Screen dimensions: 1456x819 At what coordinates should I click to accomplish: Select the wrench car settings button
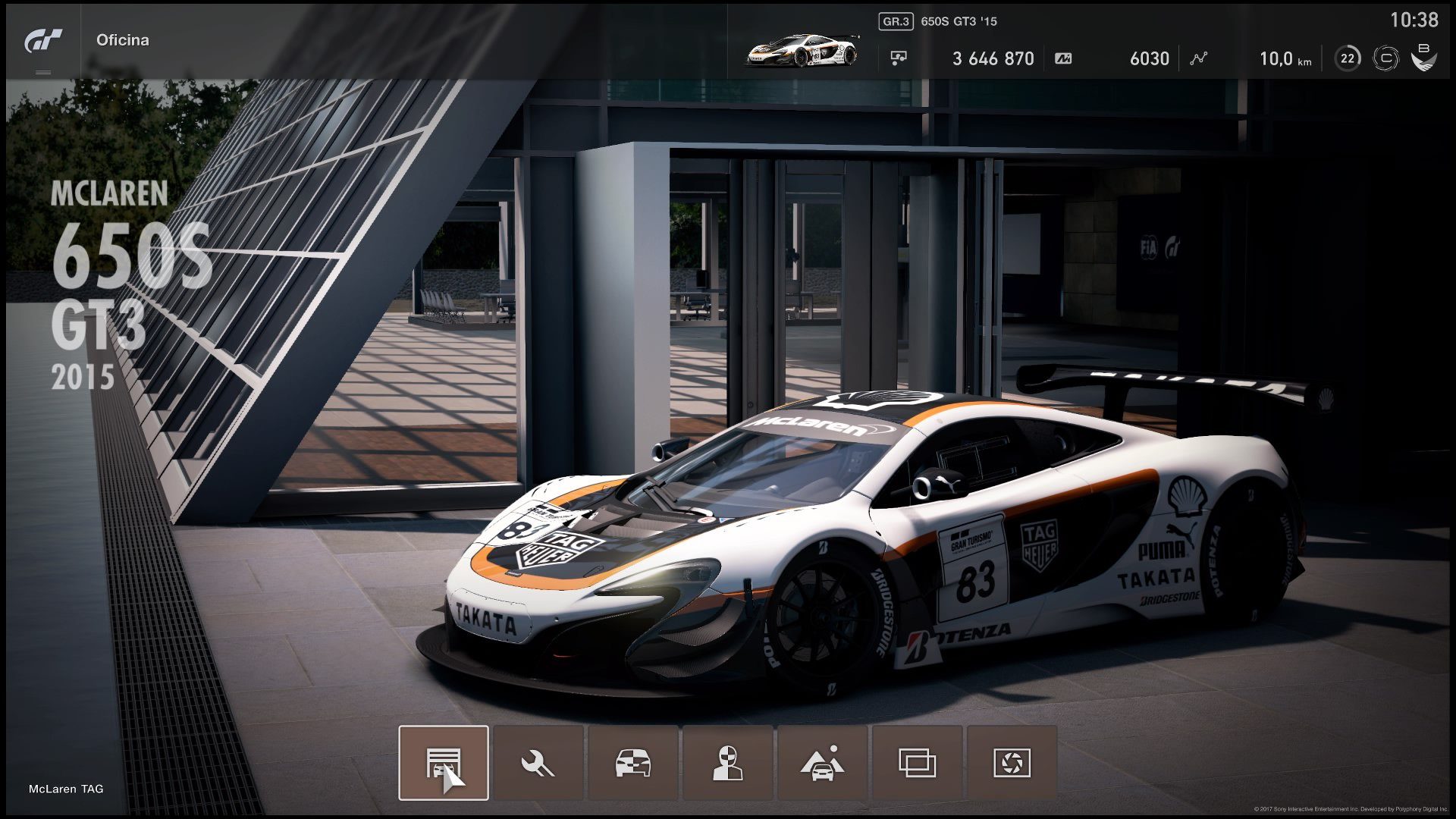pyautogui.click(x=538, y=763)
